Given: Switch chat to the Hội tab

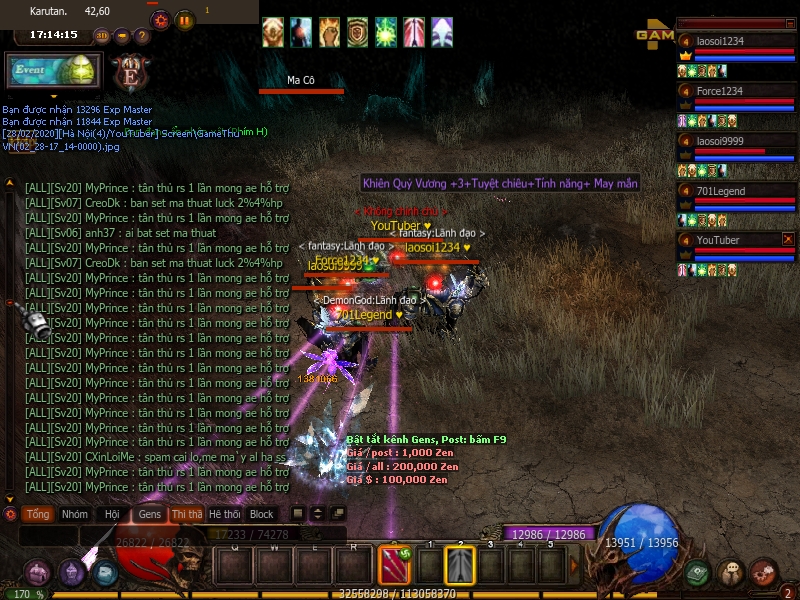Looking at the screenshot, I should [x=112, y=514].
